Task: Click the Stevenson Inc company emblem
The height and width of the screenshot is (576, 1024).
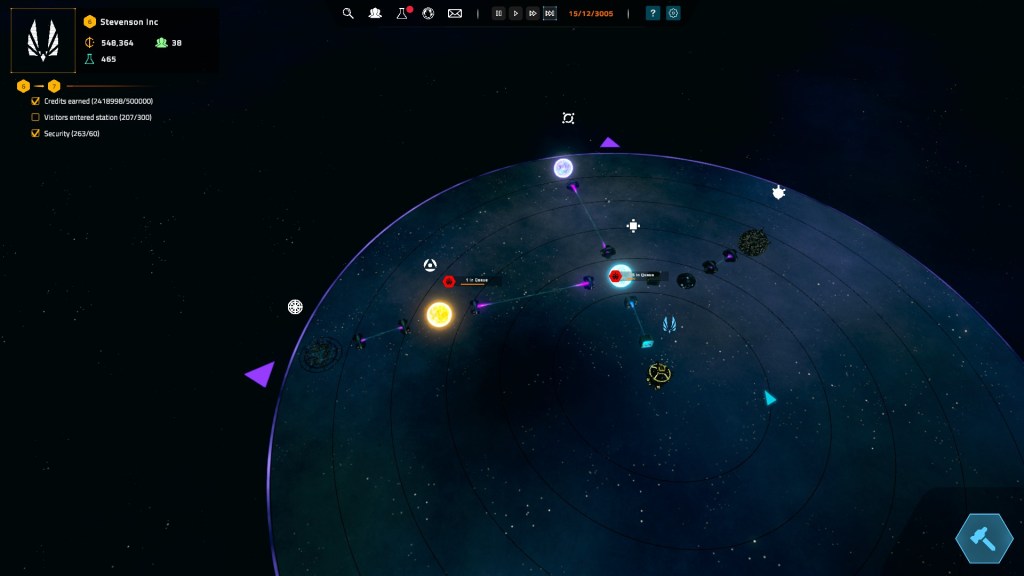Action: [43, 41]
